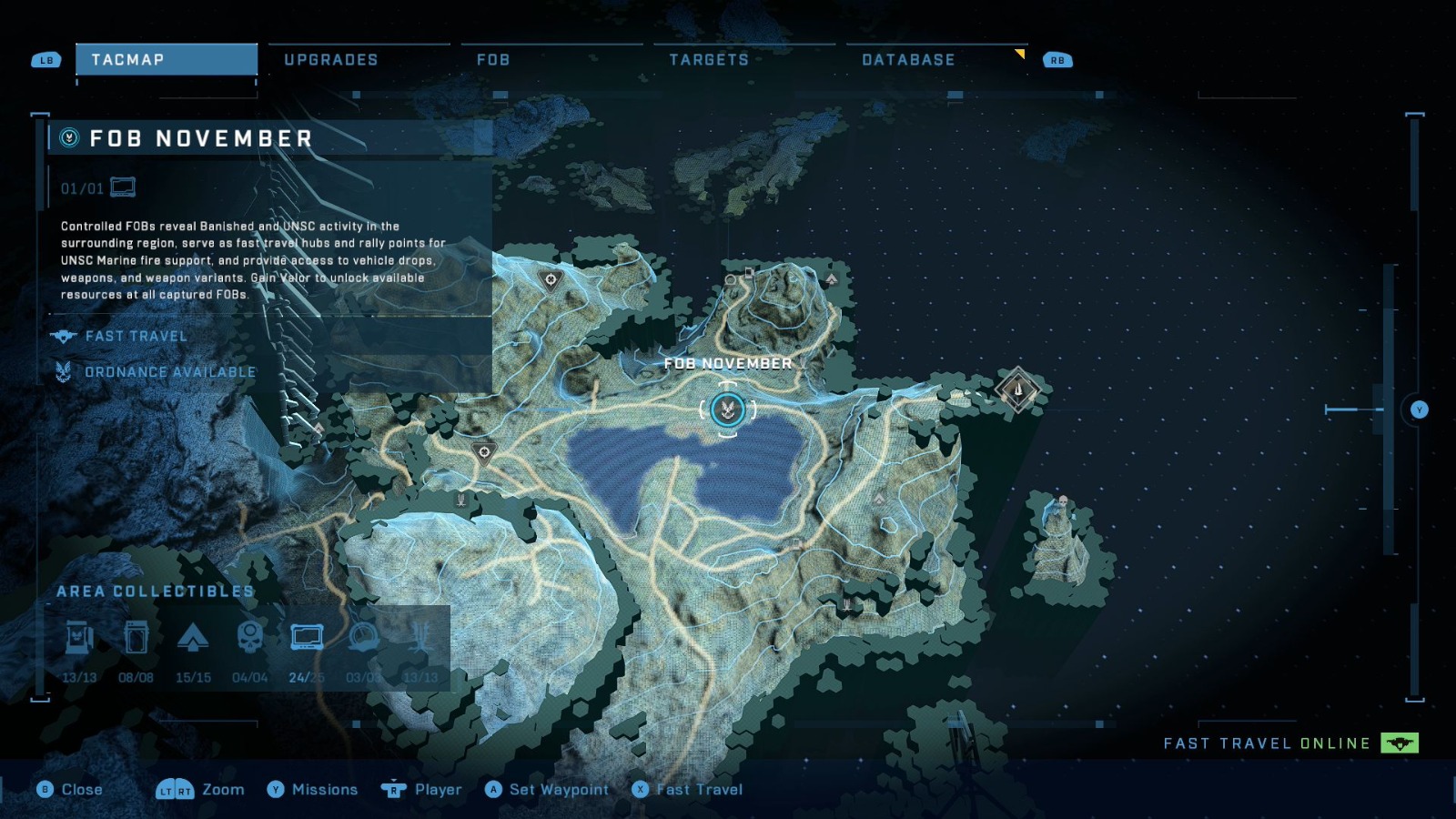Select the Skulls collectible icon with the skull symbol
The image size is (1456, 819).
point(251,639)
